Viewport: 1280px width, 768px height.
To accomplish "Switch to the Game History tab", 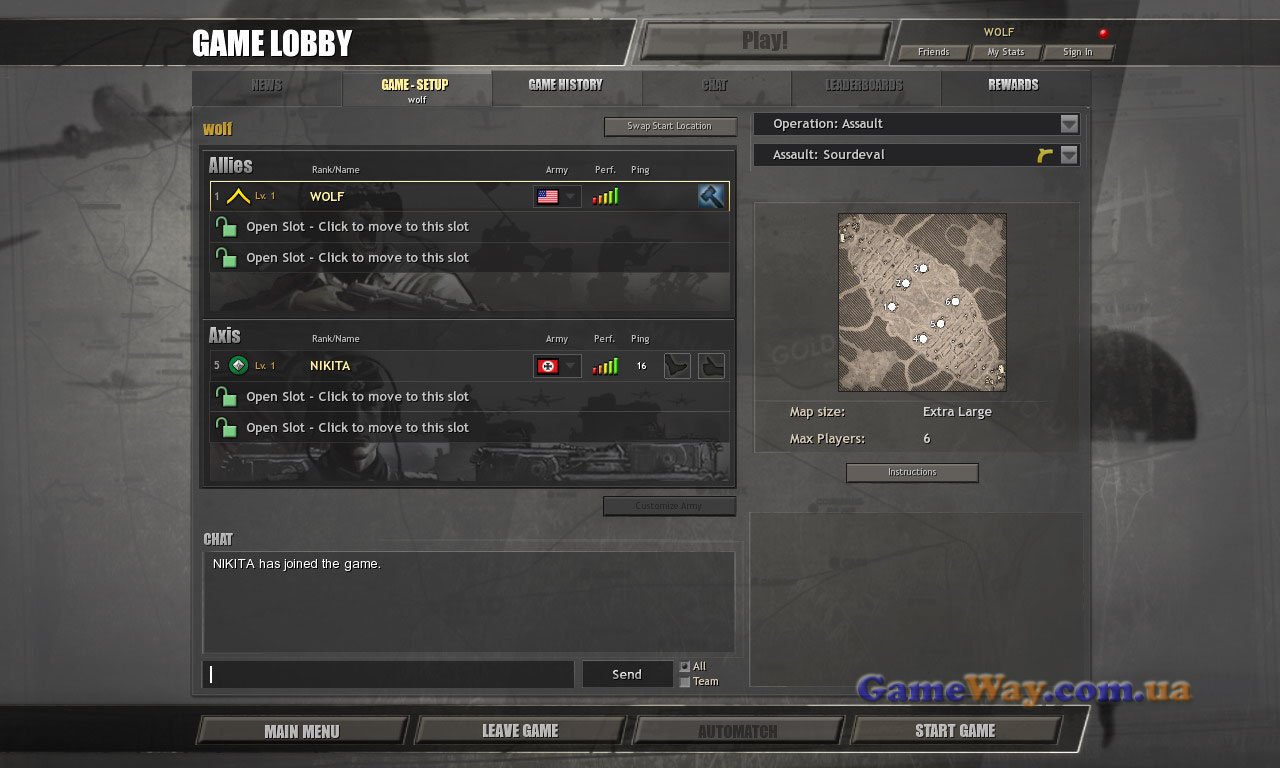I will click(x=566, y=86).
